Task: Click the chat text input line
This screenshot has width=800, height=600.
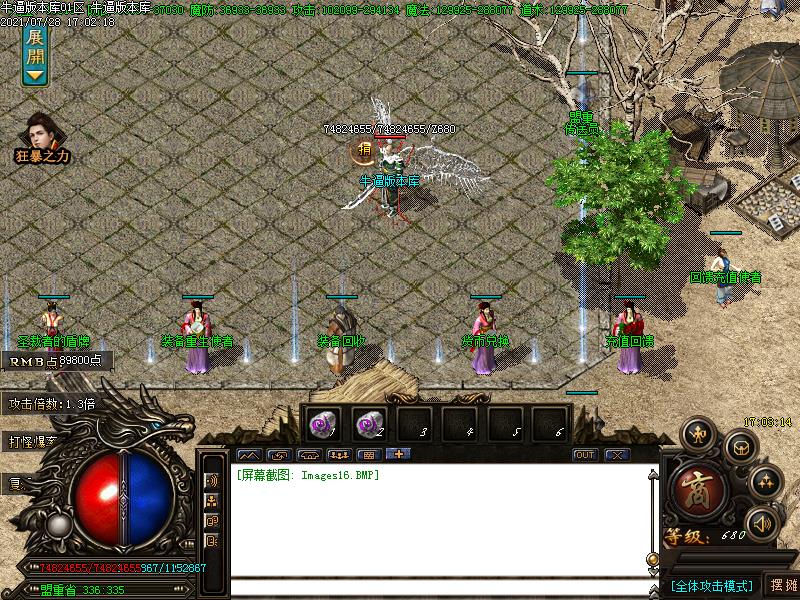Action: [440, 586]
